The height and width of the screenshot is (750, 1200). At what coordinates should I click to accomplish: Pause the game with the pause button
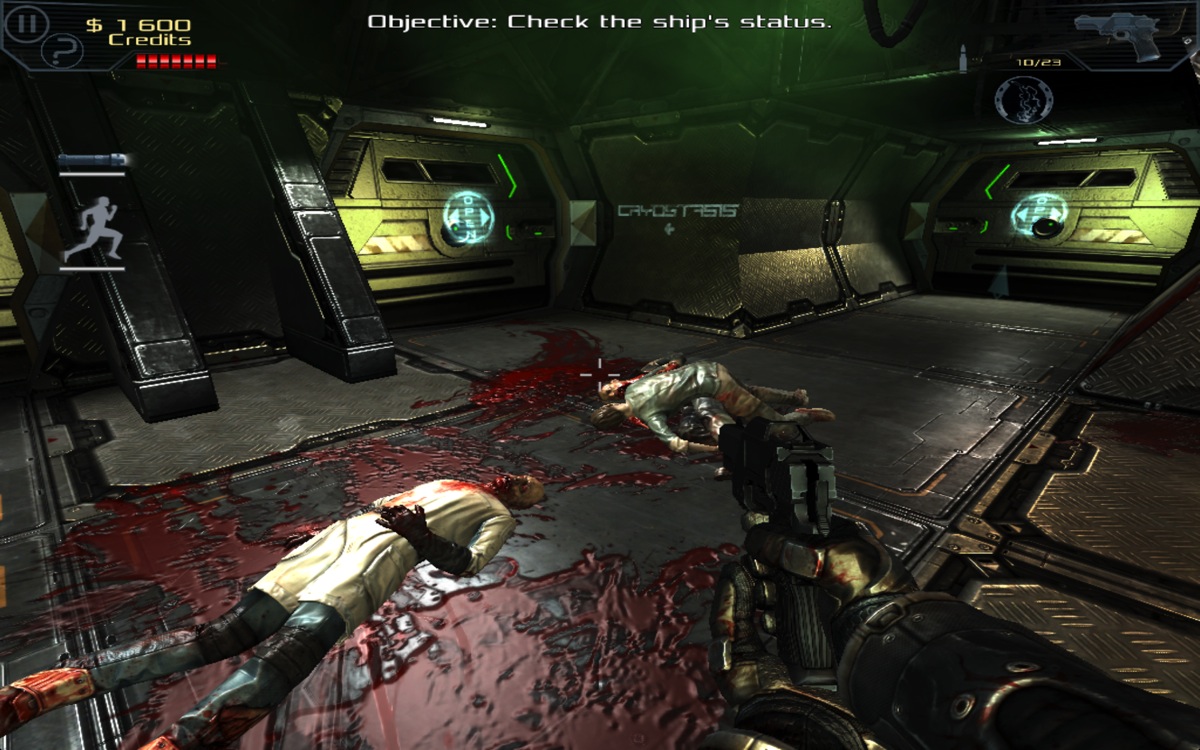click(25, 22)
